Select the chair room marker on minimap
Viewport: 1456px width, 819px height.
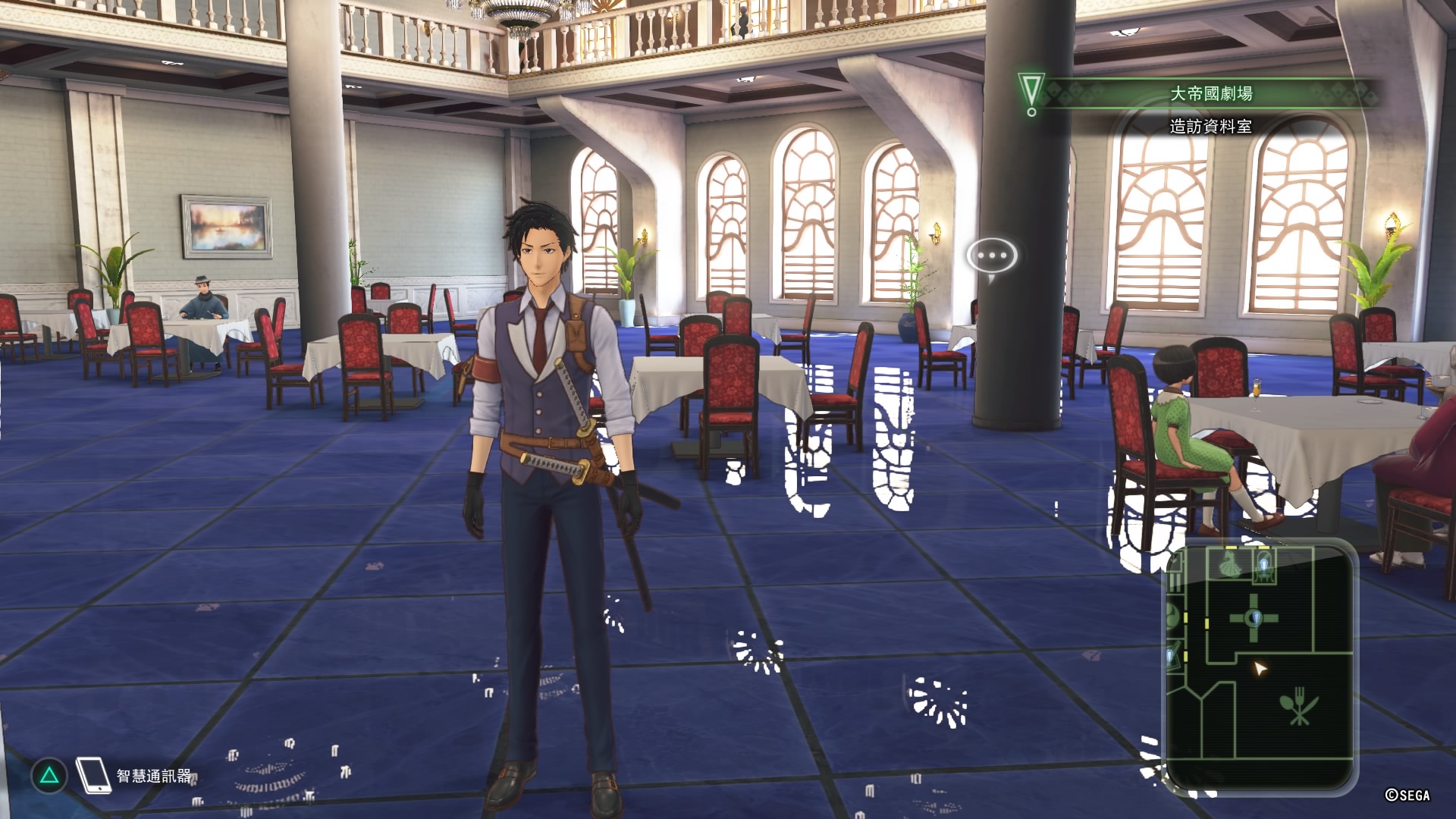(1264, 566)
